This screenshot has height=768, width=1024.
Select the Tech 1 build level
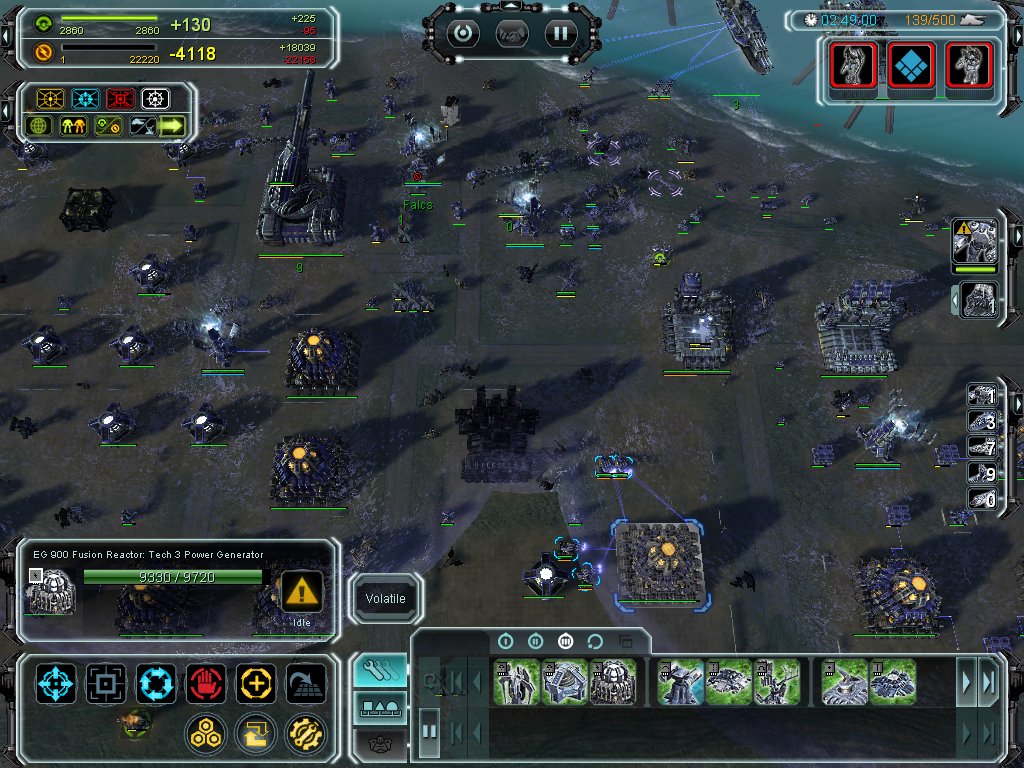coord(505,641)
